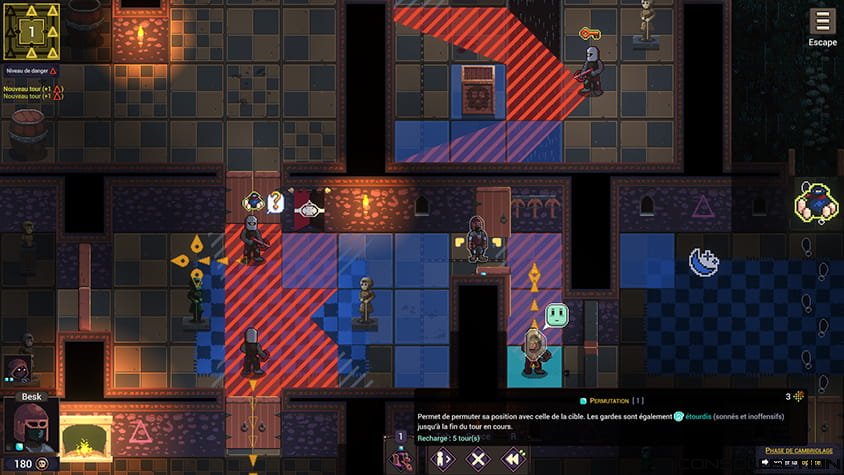This screenshot has height=475, width=844.
Task: Select the blue thief portrait on the right
Action: pyautogui.click(x=815, y=203)
